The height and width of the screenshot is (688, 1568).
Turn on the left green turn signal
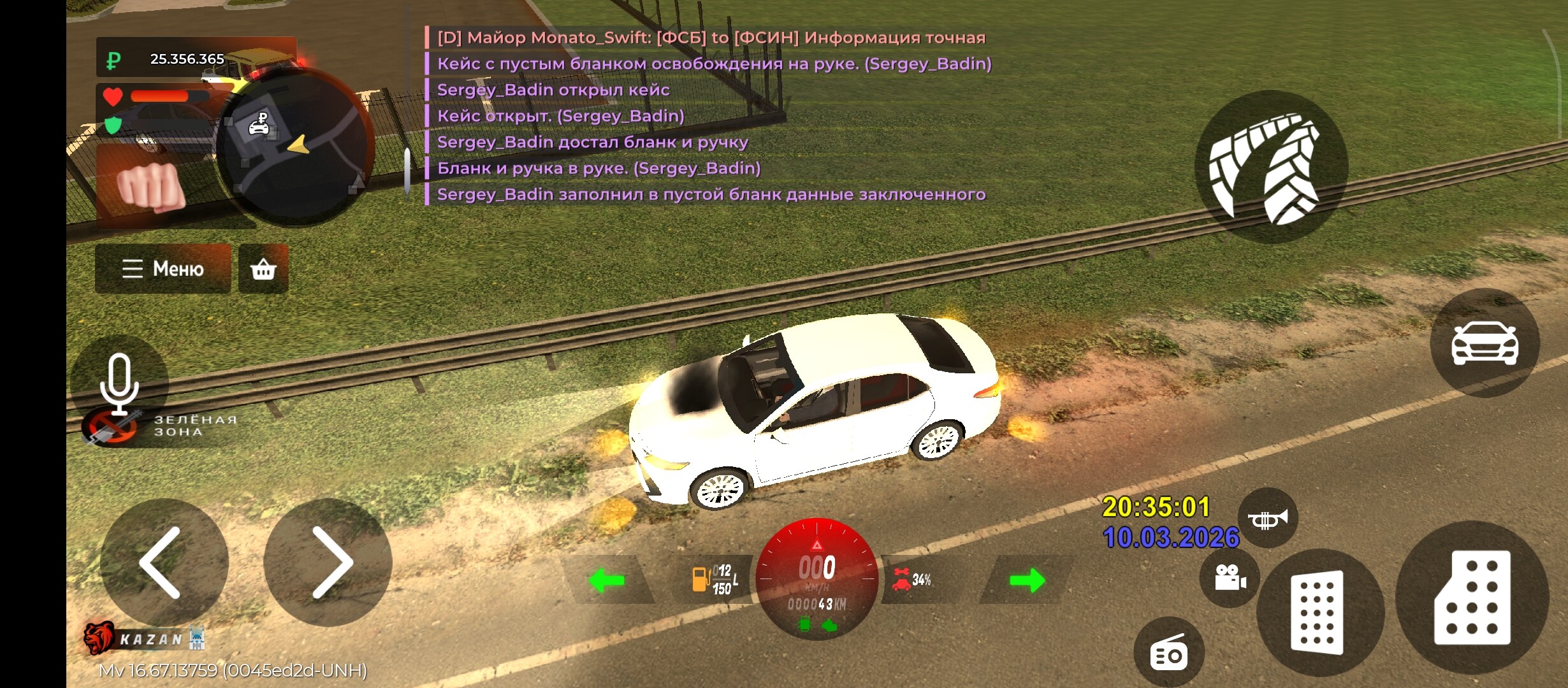(x=606, y=580)
